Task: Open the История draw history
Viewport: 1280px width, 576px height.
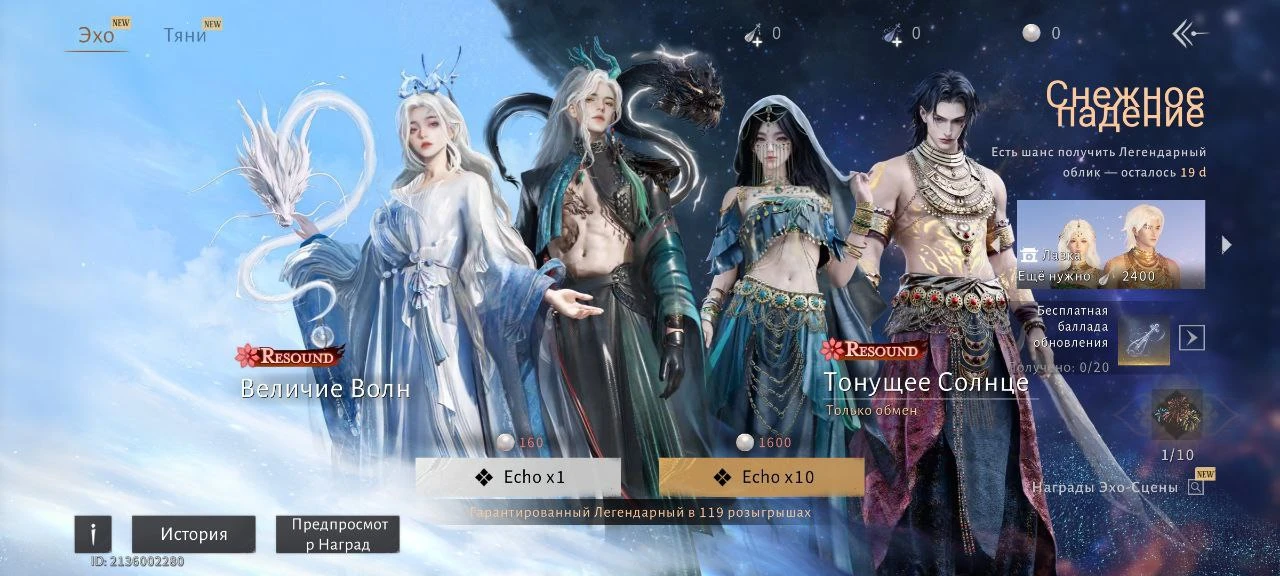Action: coord(194,534)
